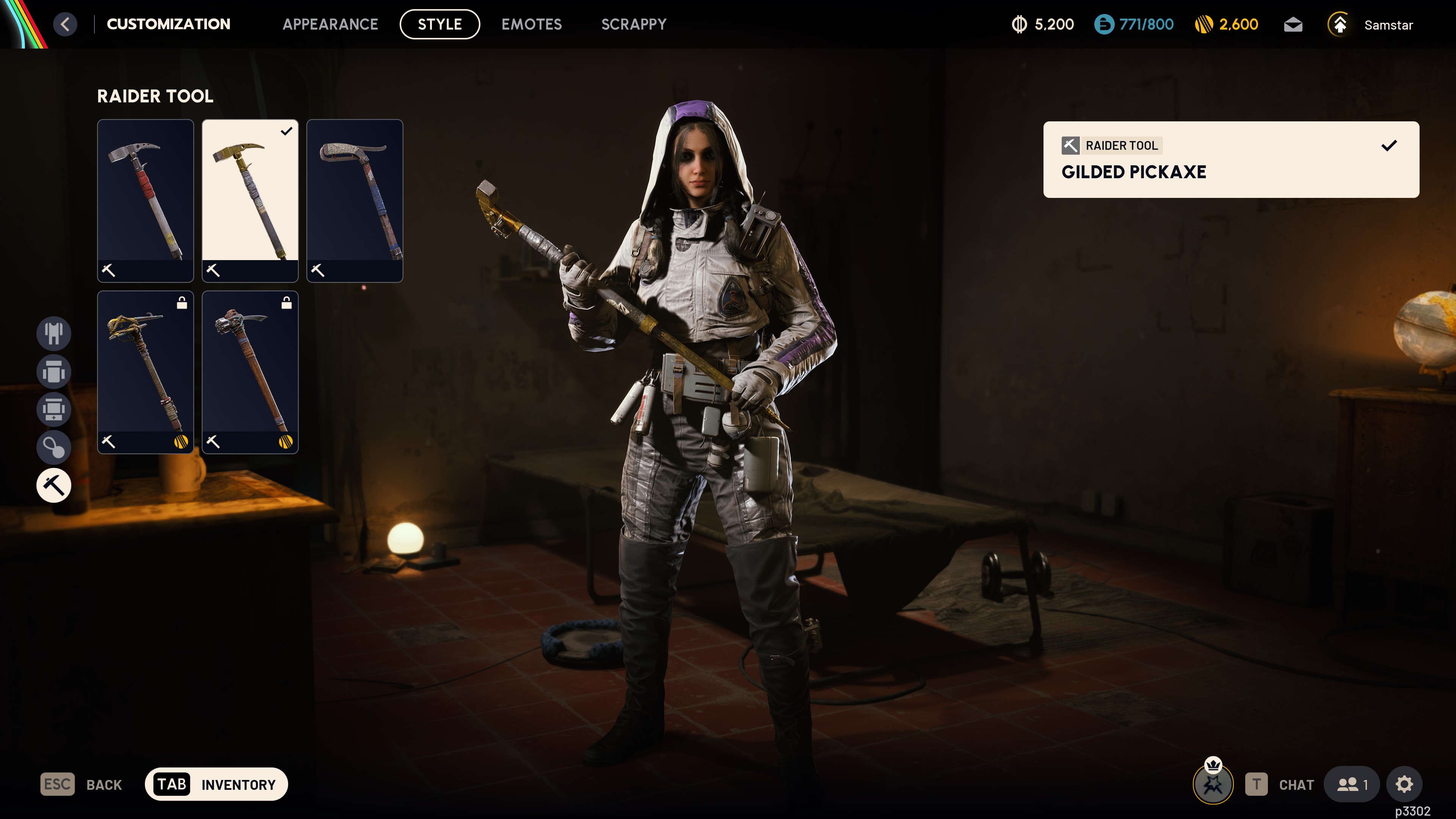Switch to the Scrappy tab
The image size is (1456, 819).
click(x=634, y=24)
